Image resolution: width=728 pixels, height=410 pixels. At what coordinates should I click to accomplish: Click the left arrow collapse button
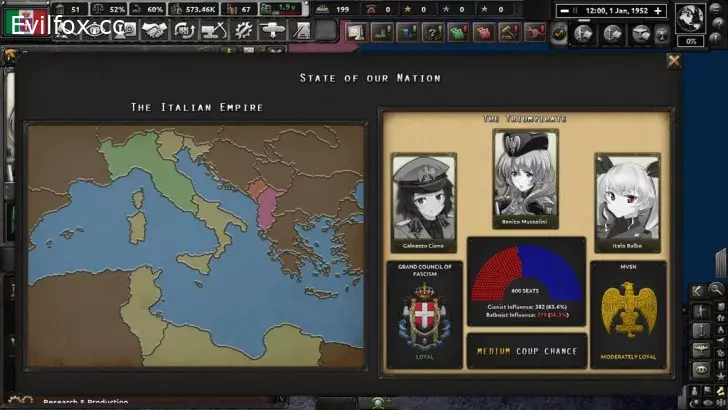click(697, 291)
